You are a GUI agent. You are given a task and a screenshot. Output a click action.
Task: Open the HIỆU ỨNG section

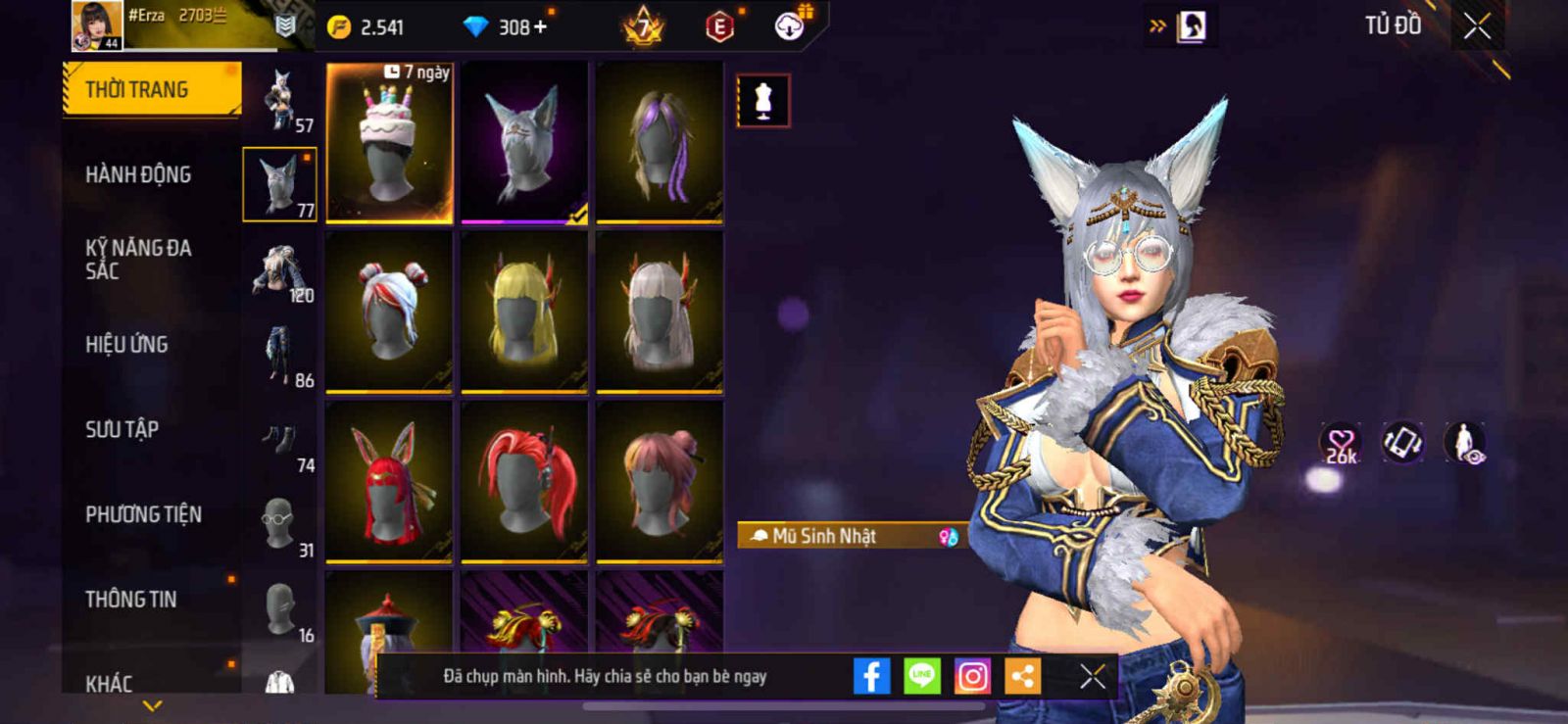click(x=126, y=345)
